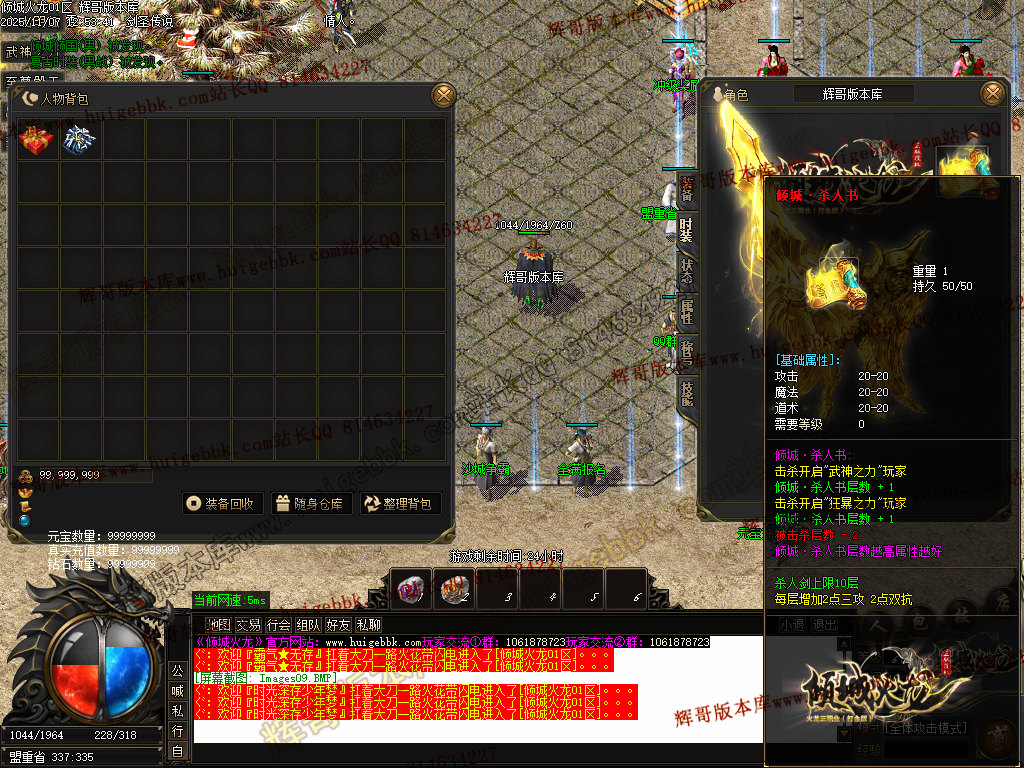The height and width of the screenshot is (768, 1024).
Task: Select the 喊 shout chat channel
Action: [x=177, y=691]
